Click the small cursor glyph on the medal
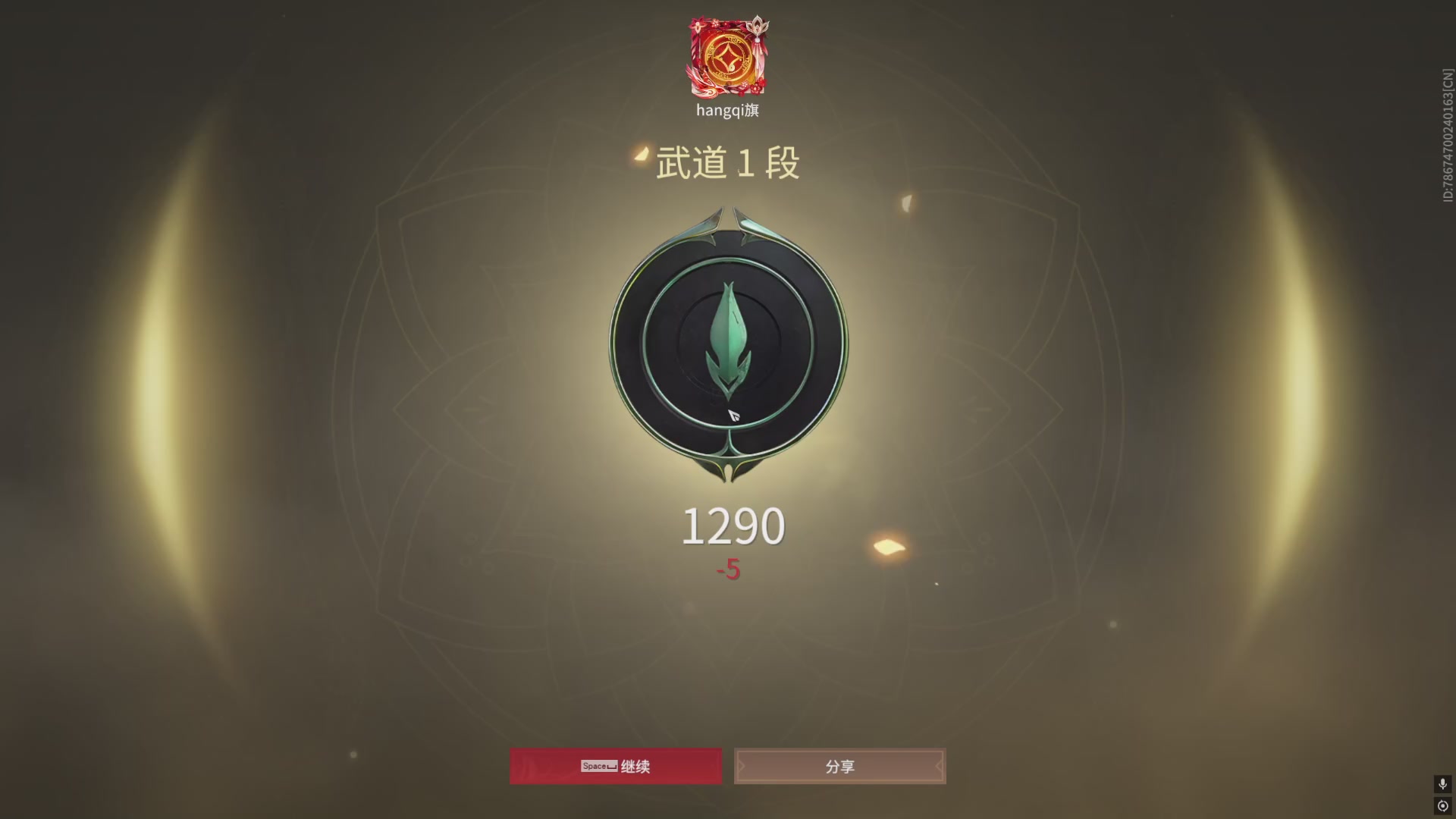The image size is (1456, 819). click(x=733, y=416)
